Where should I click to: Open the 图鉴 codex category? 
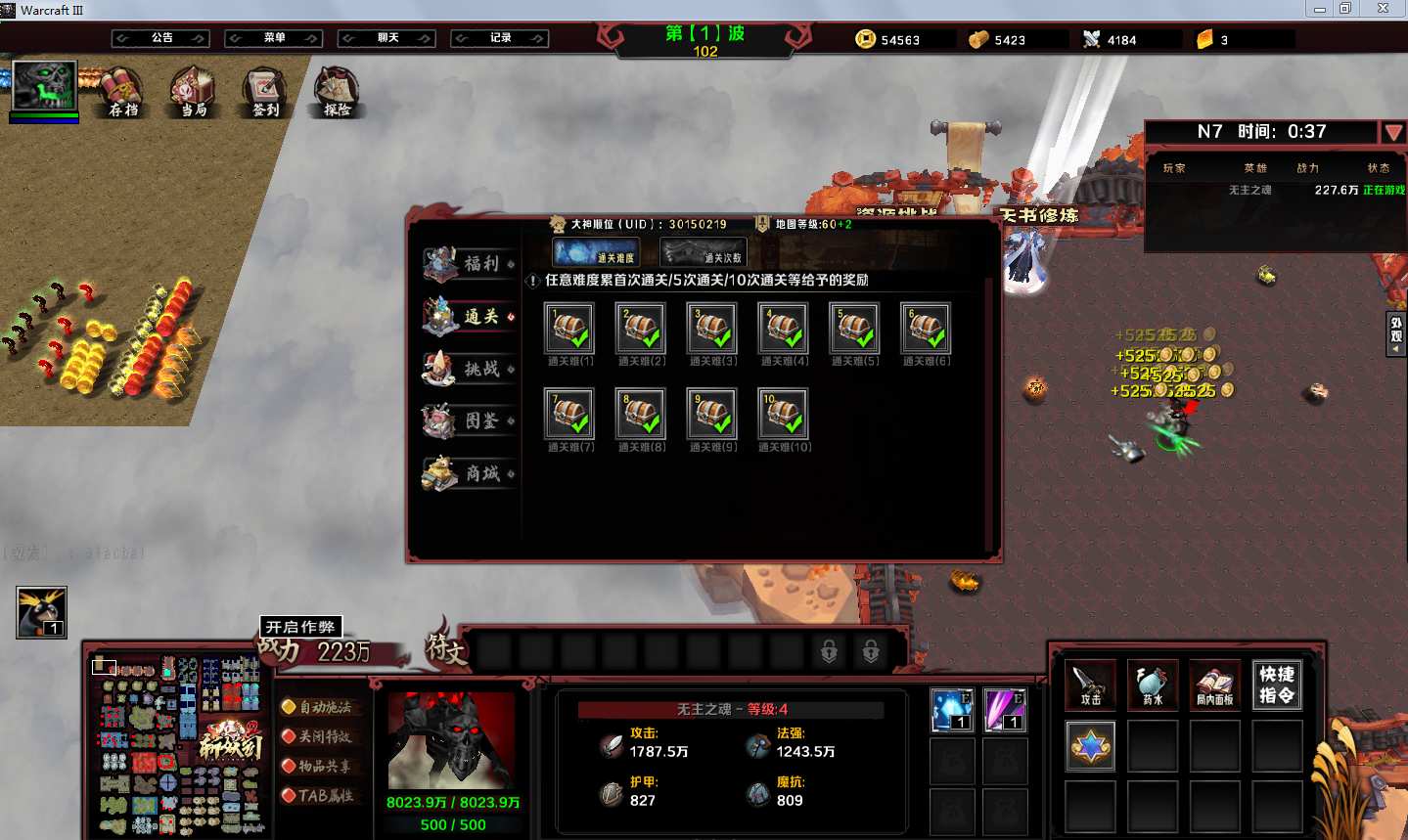tap(470, 420)
